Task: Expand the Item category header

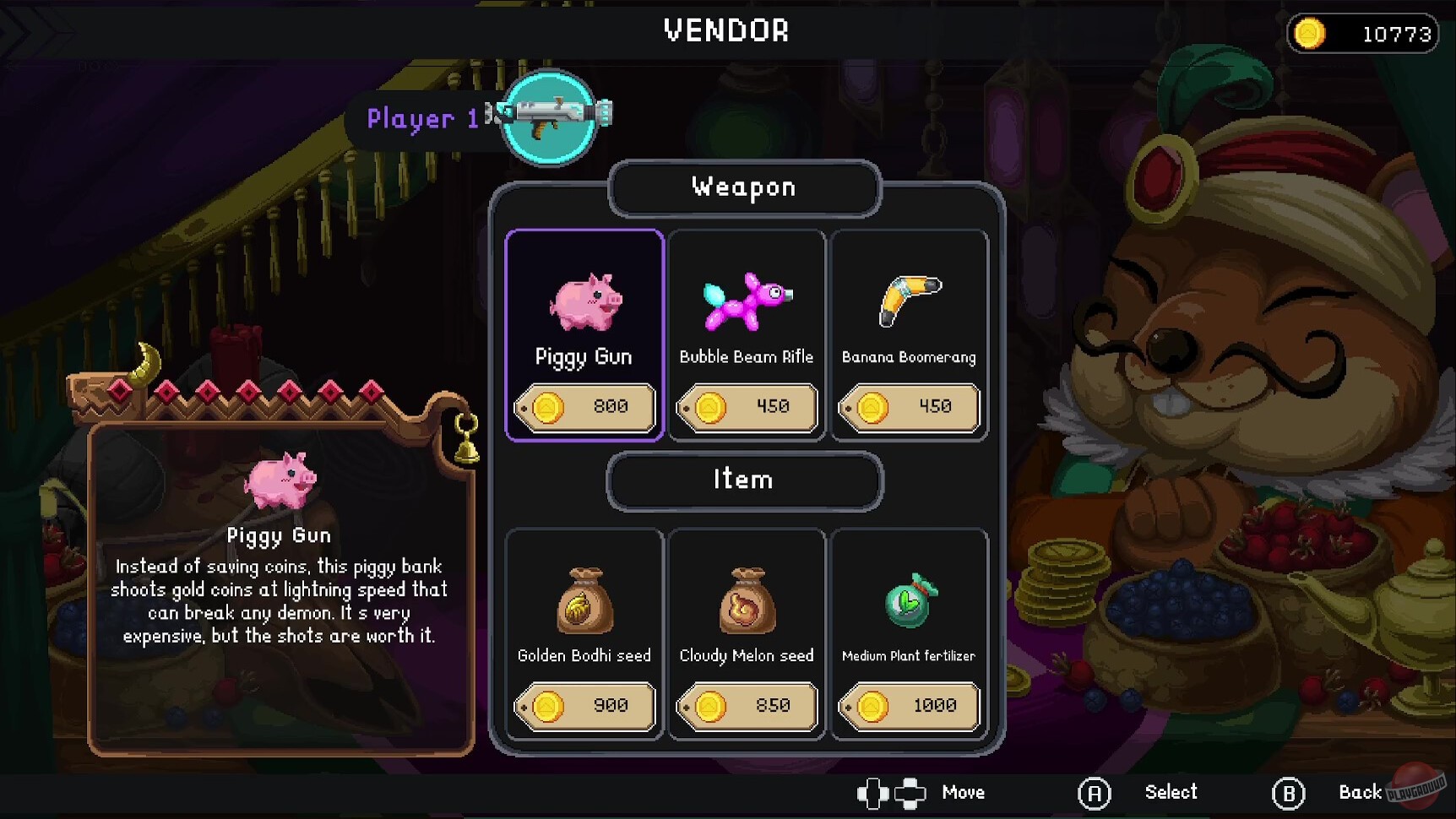Action: click(x=744, y=479)
